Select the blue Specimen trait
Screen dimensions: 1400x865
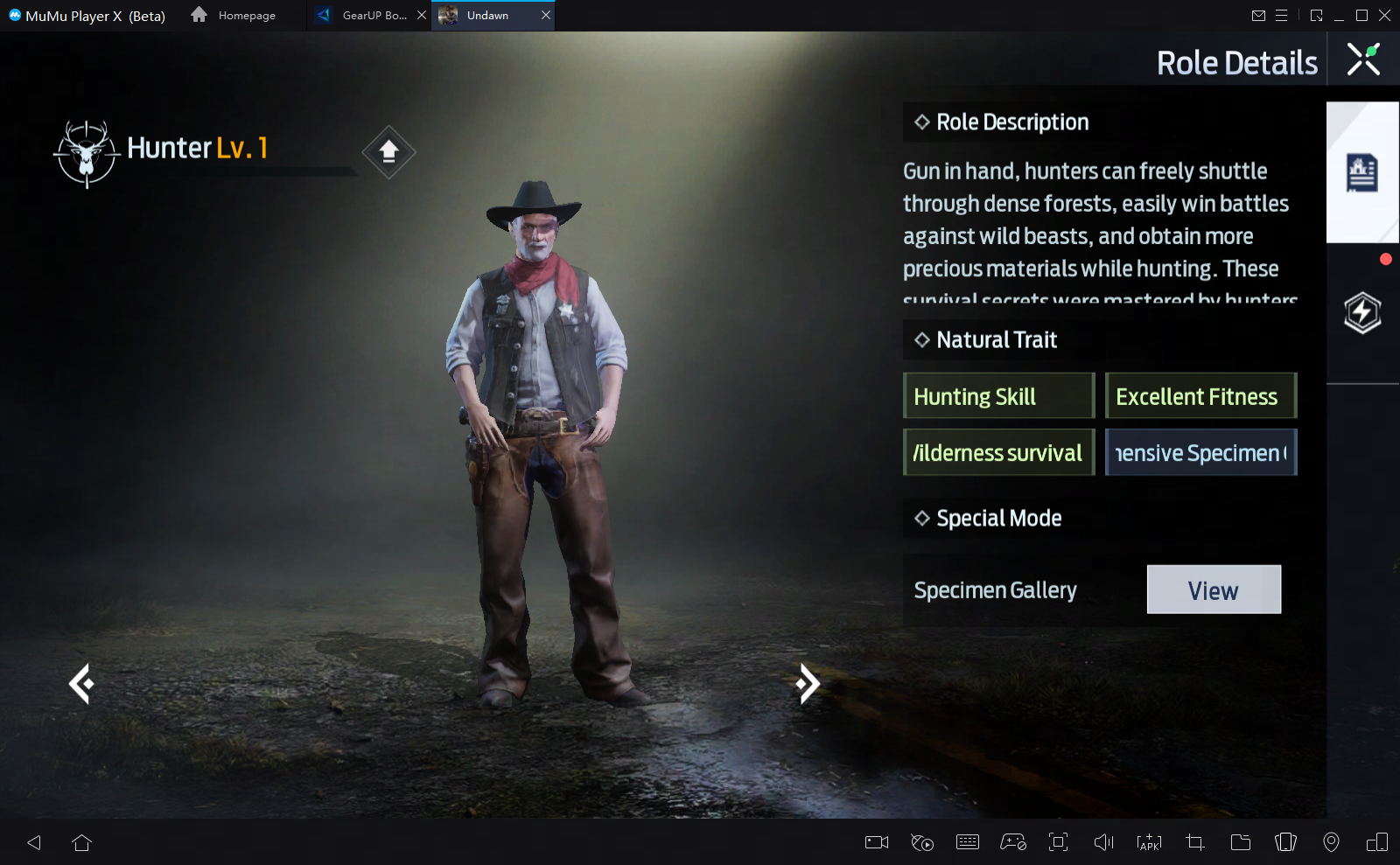point(1200,453)
